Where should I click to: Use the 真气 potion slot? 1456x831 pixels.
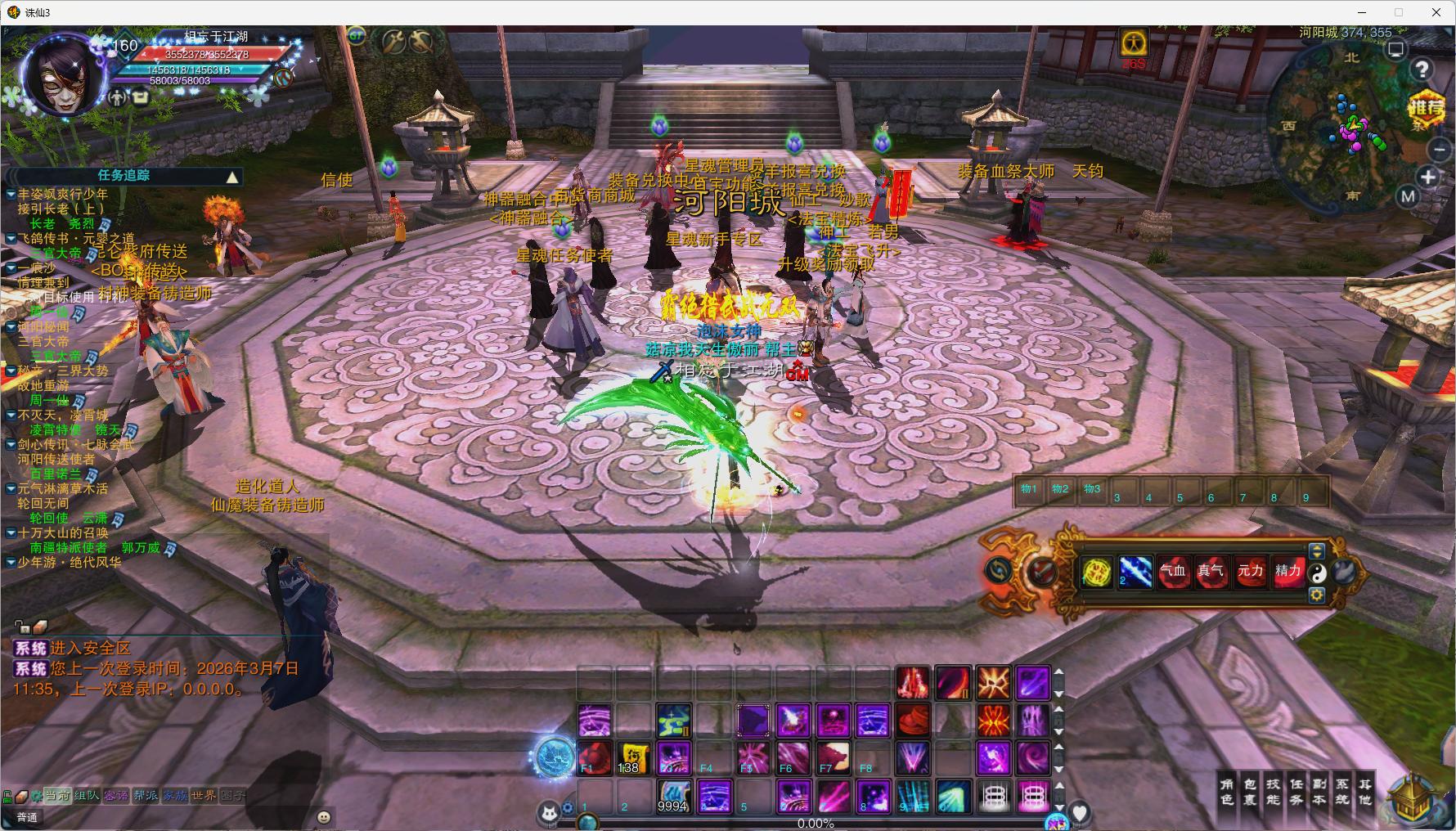(x=1211, y=572)
